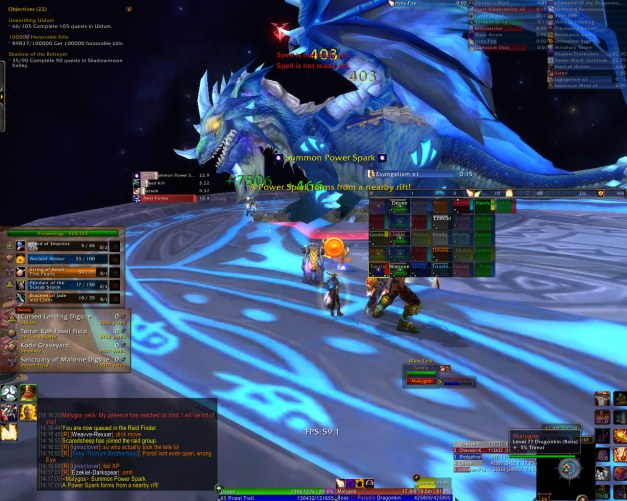Select the Summon Power Spark boss timer bar
The width and height of the screenshot is (627, 501).
point(165,176)
